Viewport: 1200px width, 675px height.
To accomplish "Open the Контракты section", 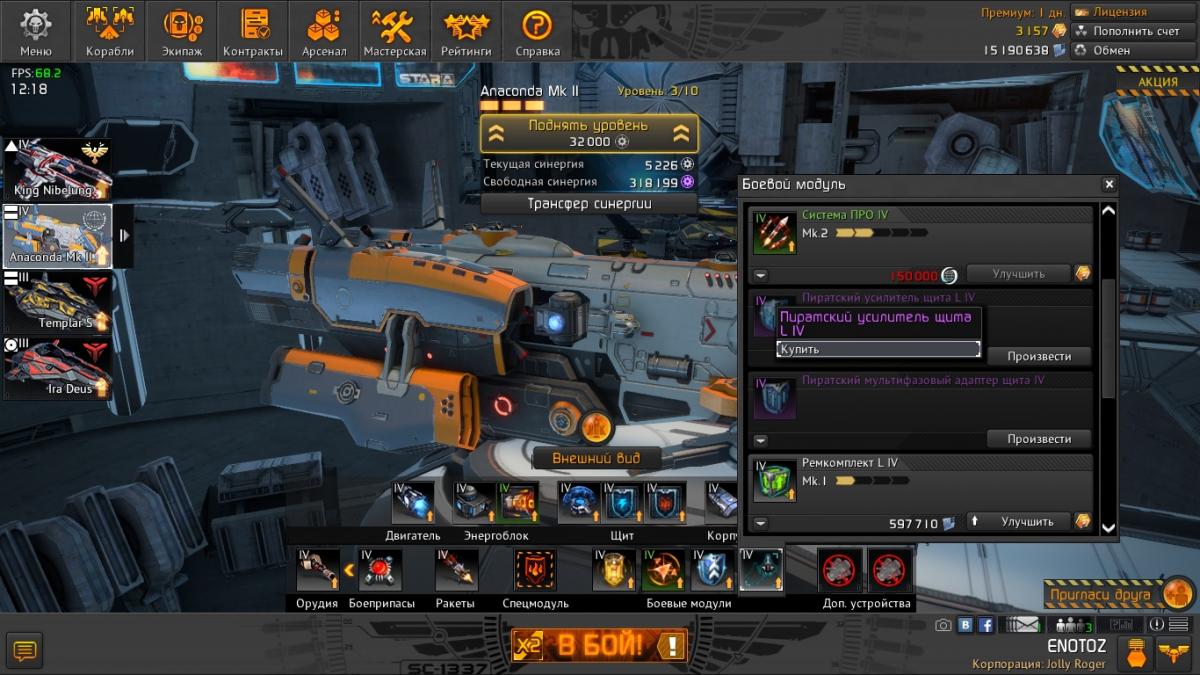I will [252, 32].
